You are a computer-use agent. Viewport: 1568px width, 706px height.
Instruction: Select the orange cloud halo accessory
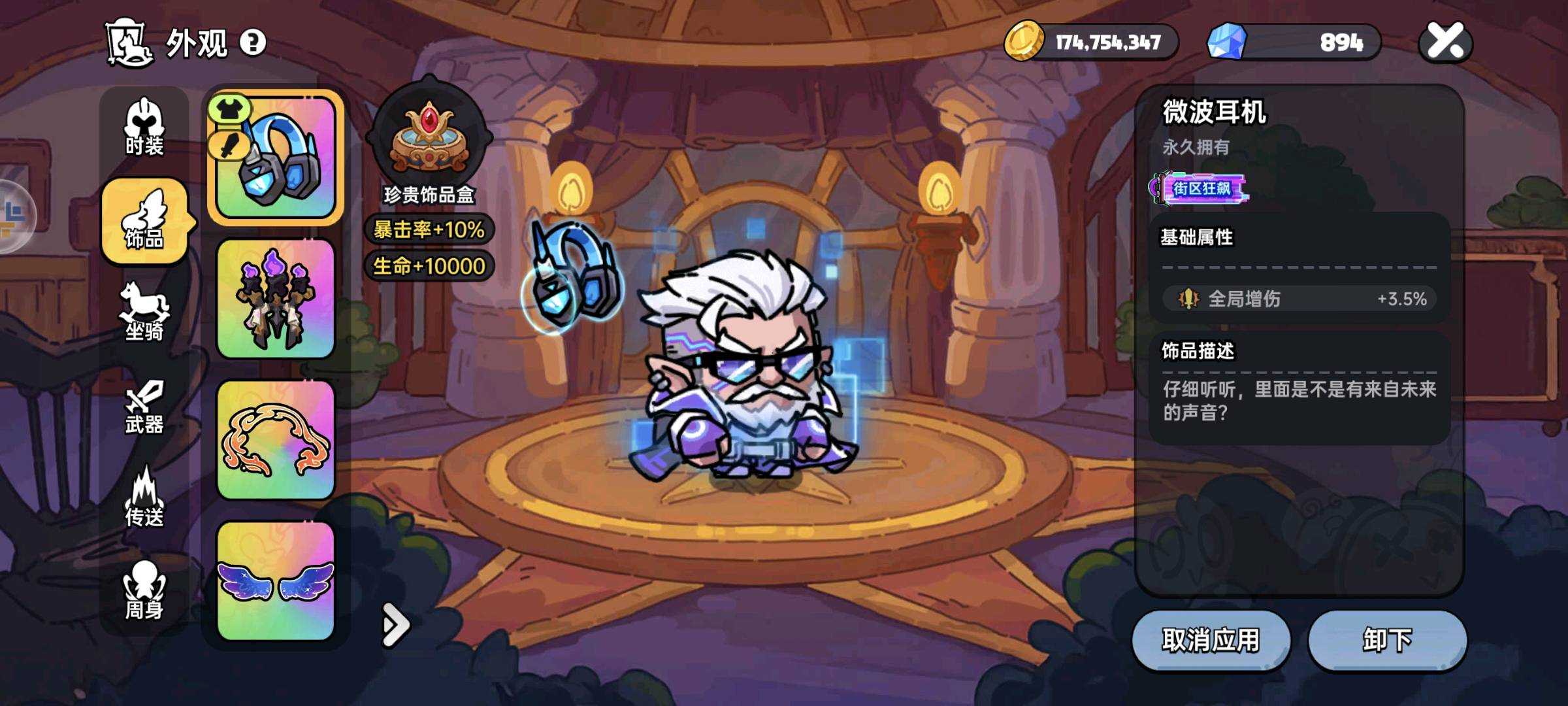tap(276, 440)
